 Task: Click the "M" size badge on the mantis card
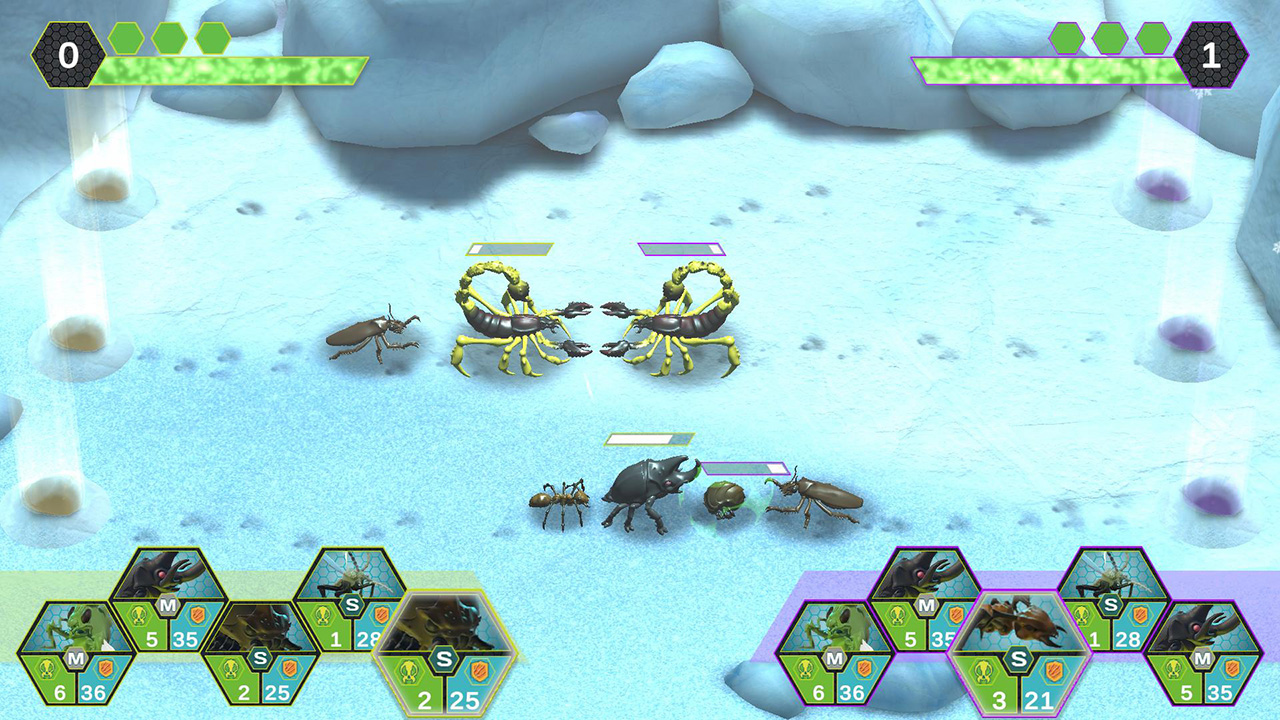75,659
